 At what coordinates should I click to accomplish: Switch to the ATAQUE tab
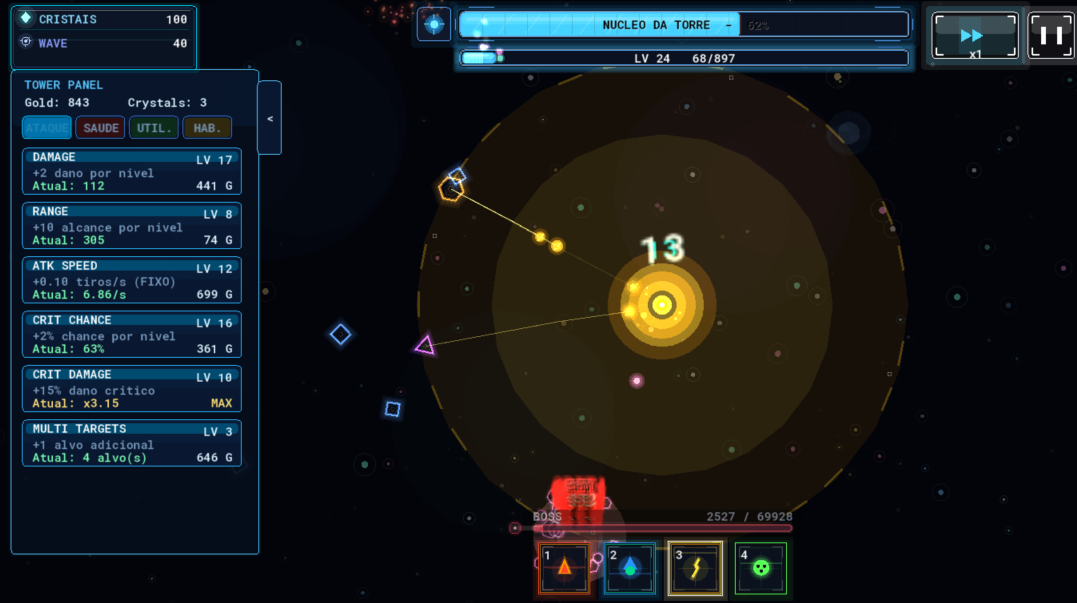point(47,128)
